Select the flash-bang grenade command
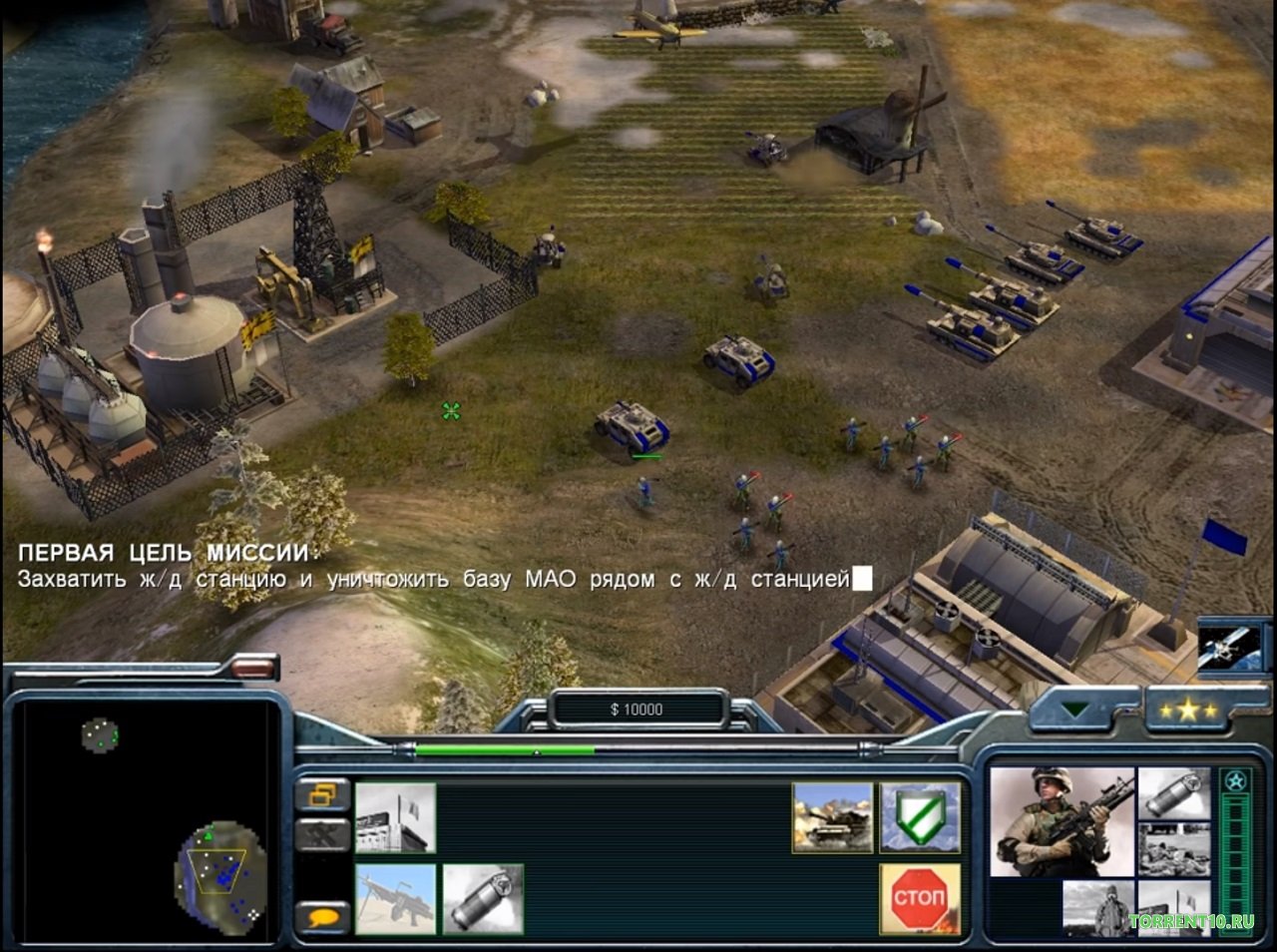 [483, 898]
